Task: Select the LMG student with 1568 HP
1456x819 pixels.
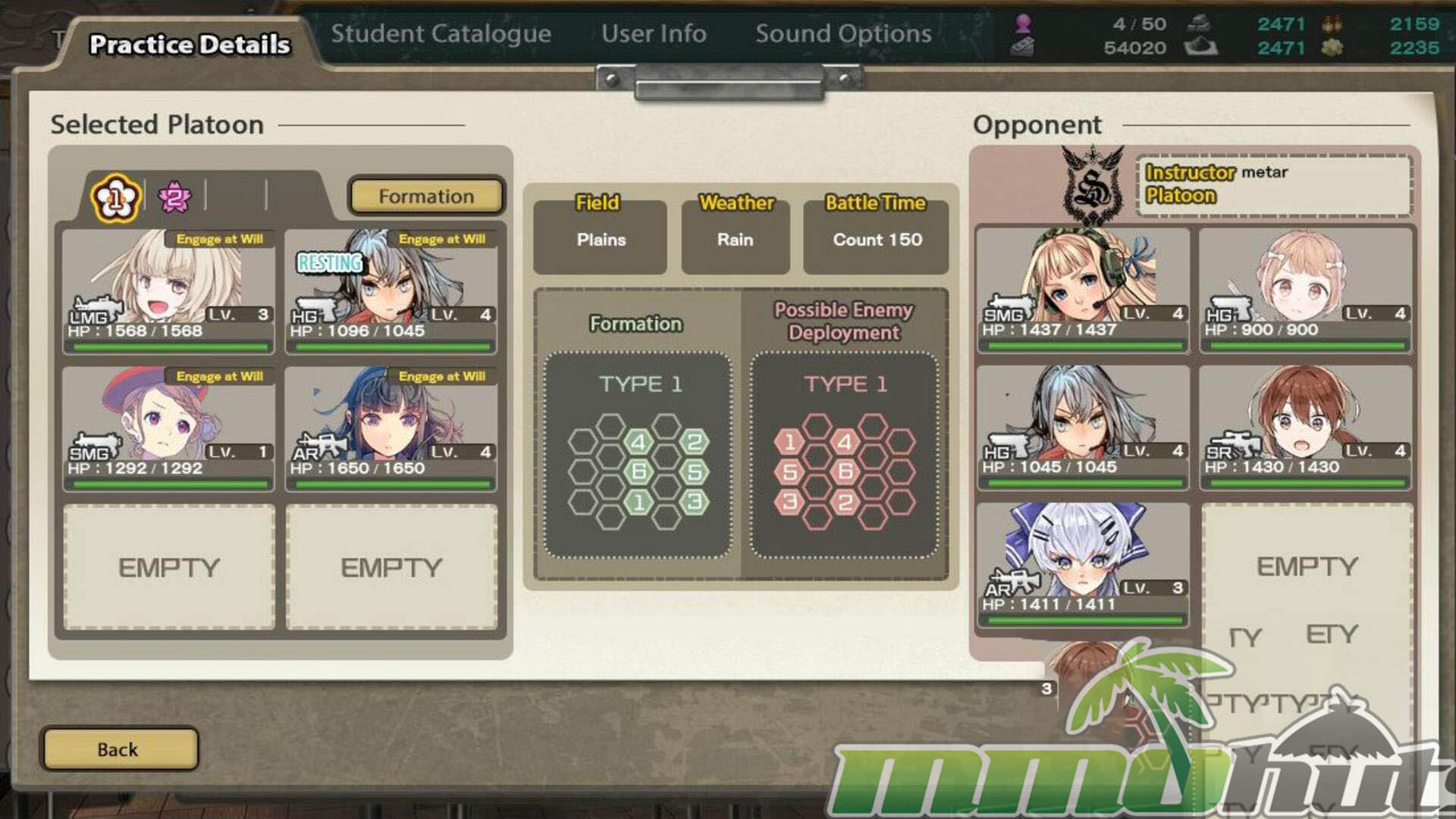Action: coord(168,291)
